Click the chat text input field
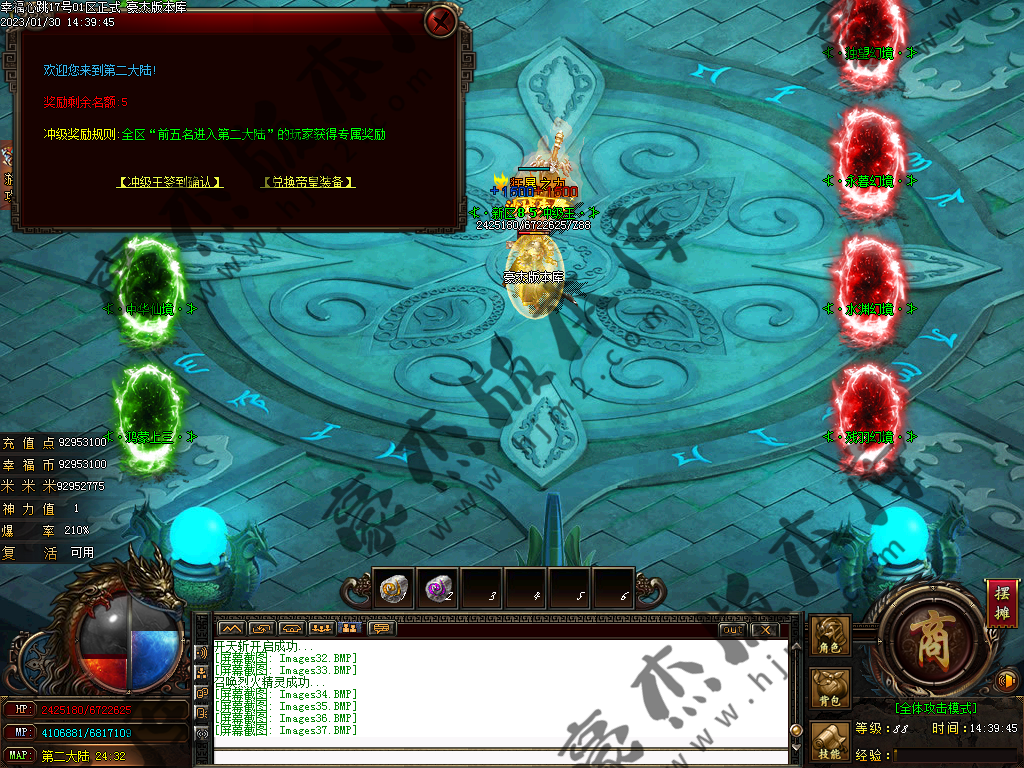 tap(500, 754)
